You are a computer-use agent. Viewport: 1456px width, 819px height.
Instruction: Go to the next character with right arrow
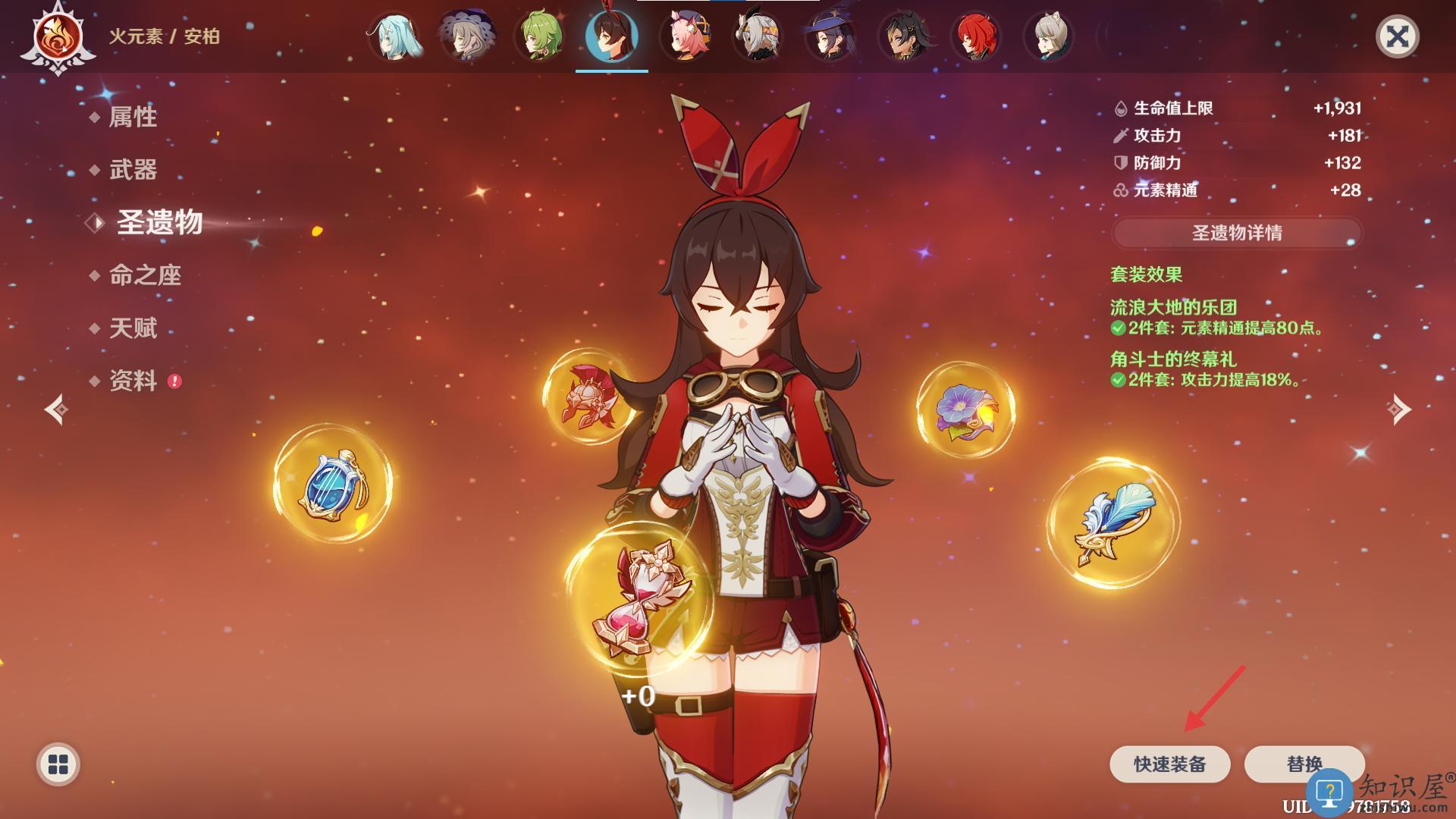pyautogui.click(x=1399, y=409)
